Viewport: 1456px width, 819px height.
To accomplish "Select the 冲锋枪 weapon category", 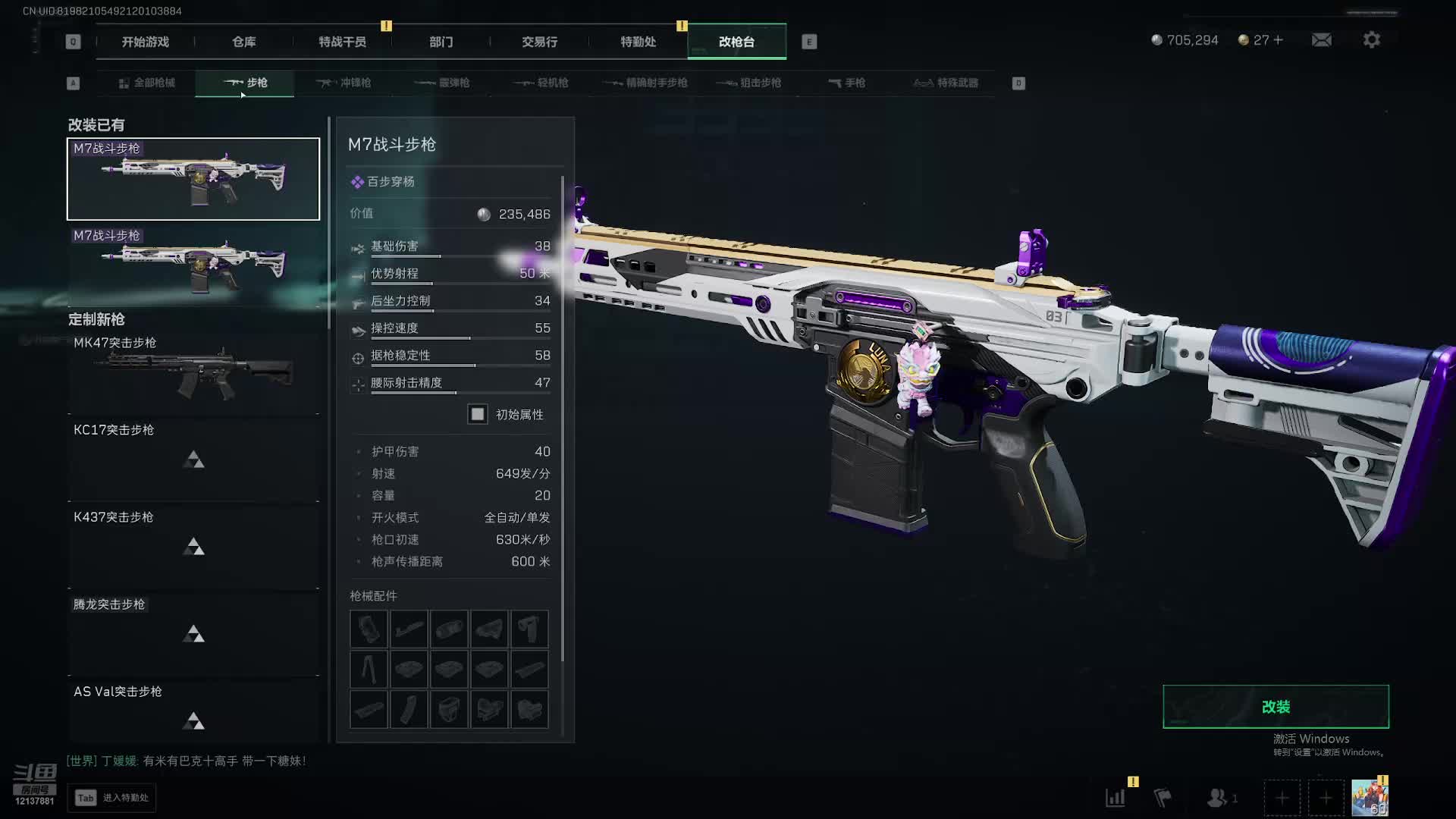I will [x=344, y=83].
